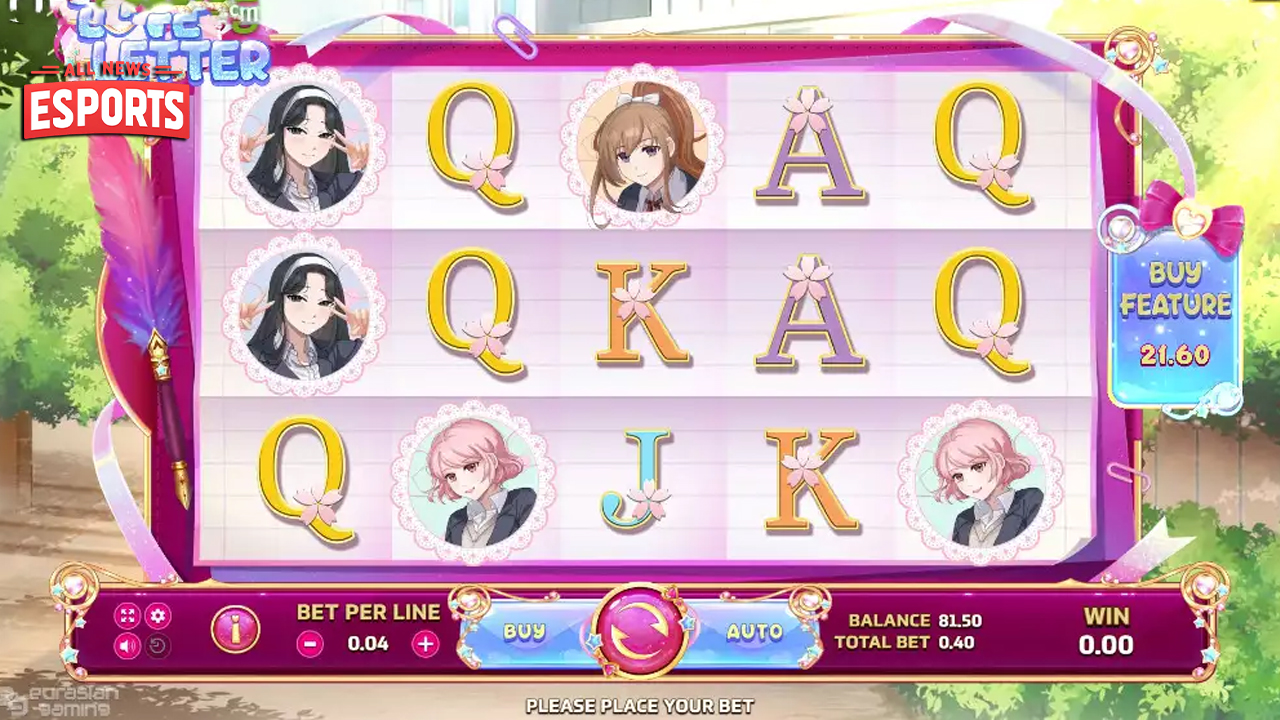Image resolution: width=1280 pixels, height=720 pixels.
Task: Increase bet per line with plus
Action: 426,644
